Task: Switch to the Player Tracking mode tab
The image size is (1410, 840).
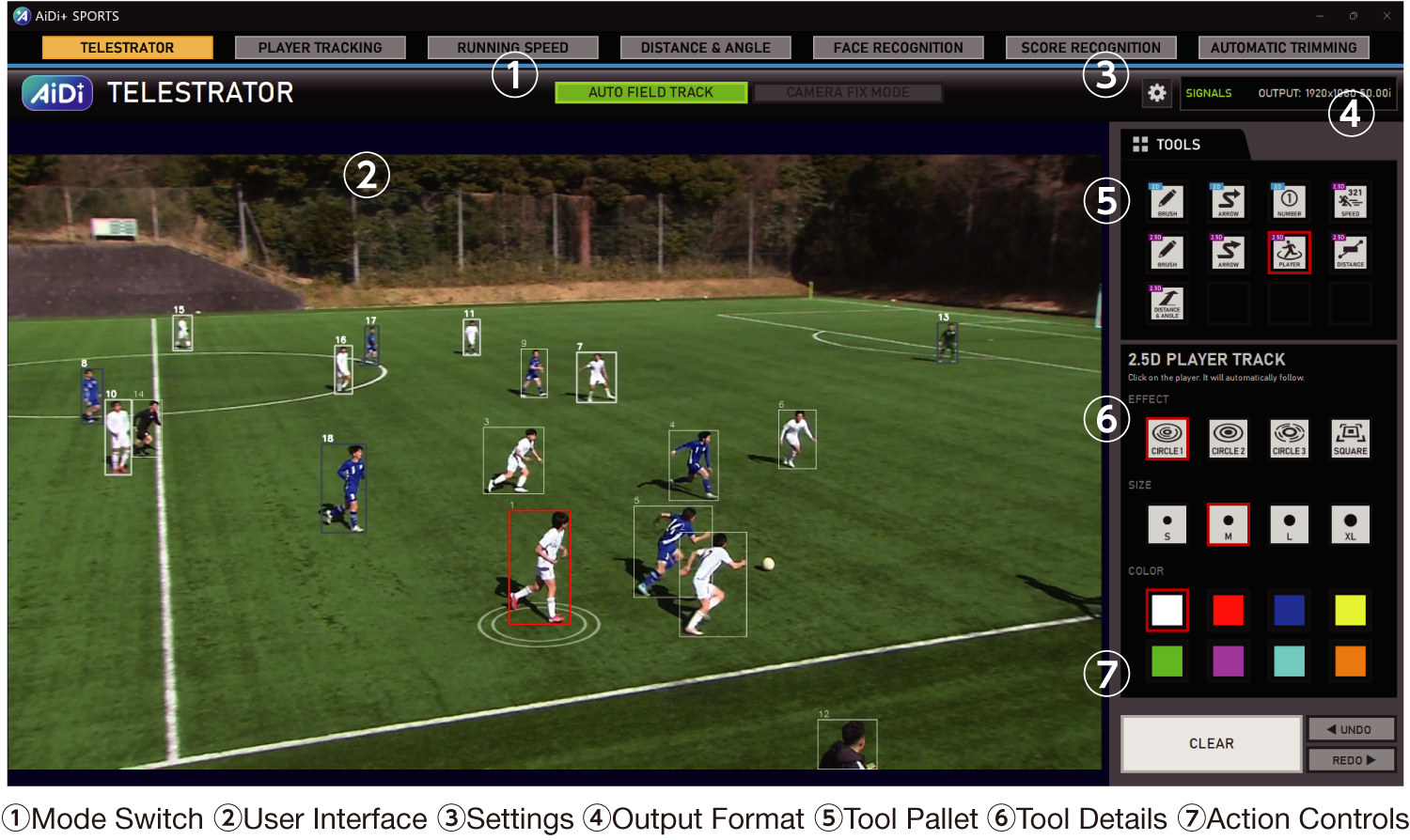Action: [320, 48]
